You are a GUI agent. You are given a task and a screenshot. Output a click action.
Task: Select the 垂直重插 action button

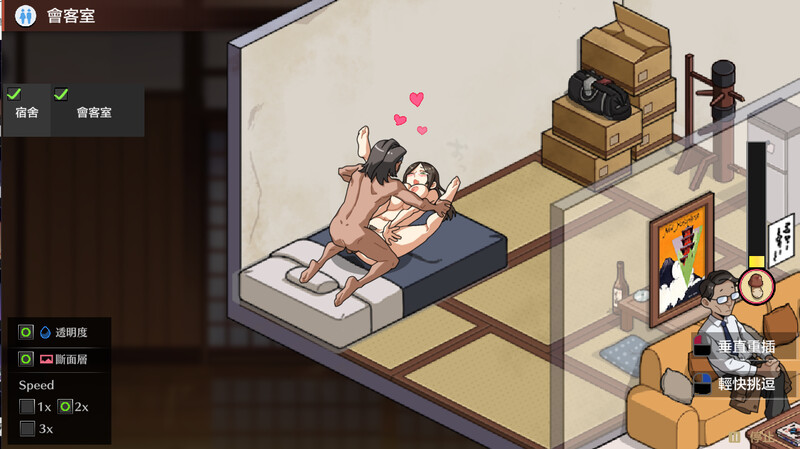pyautogui.click(x=745, y=347)
